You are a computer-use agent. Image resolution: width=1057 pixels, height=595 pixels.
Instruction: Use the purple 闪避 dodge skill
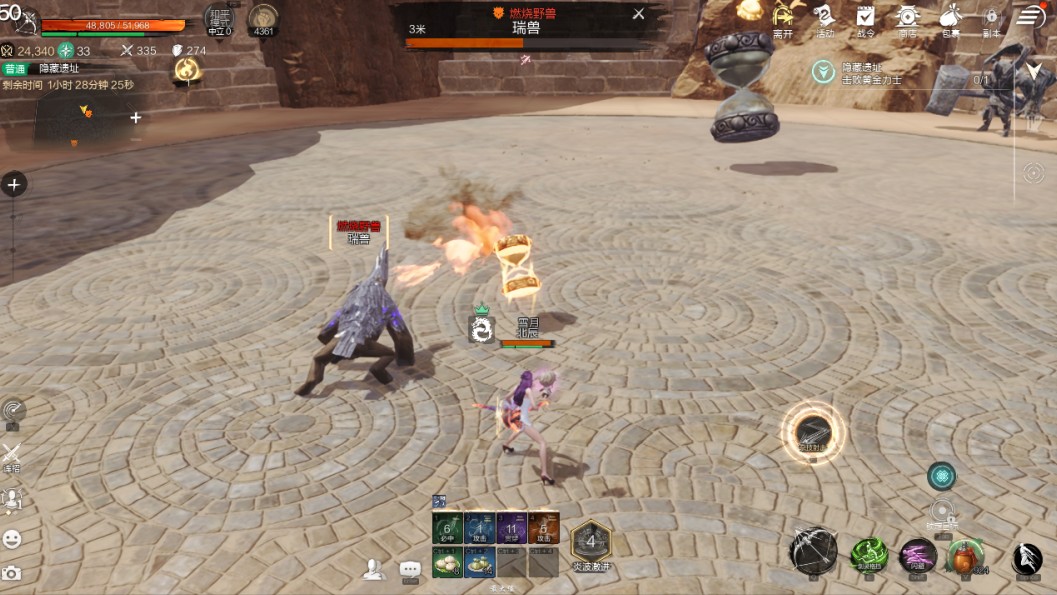pyautogui.click(x=917, y=555)
